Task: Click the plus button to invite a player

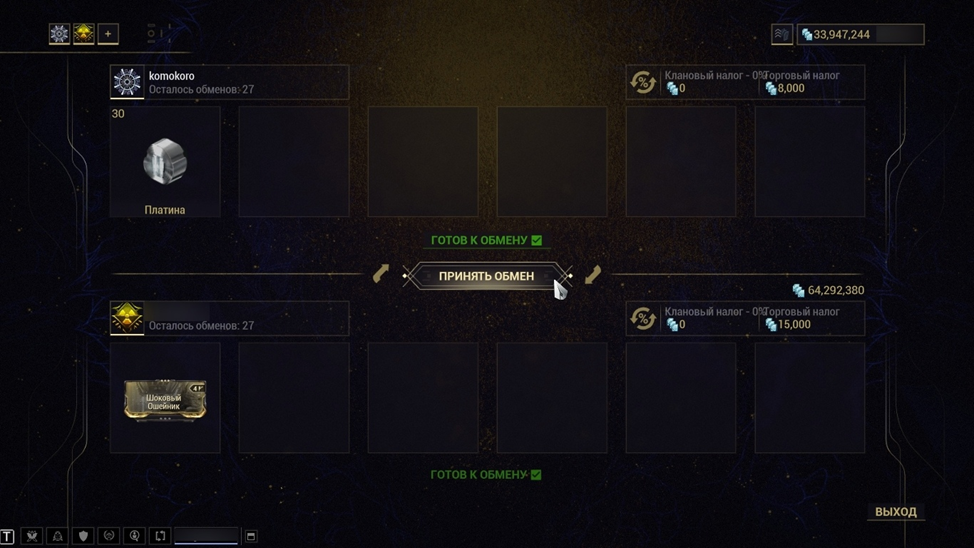Action: (108, 34)
